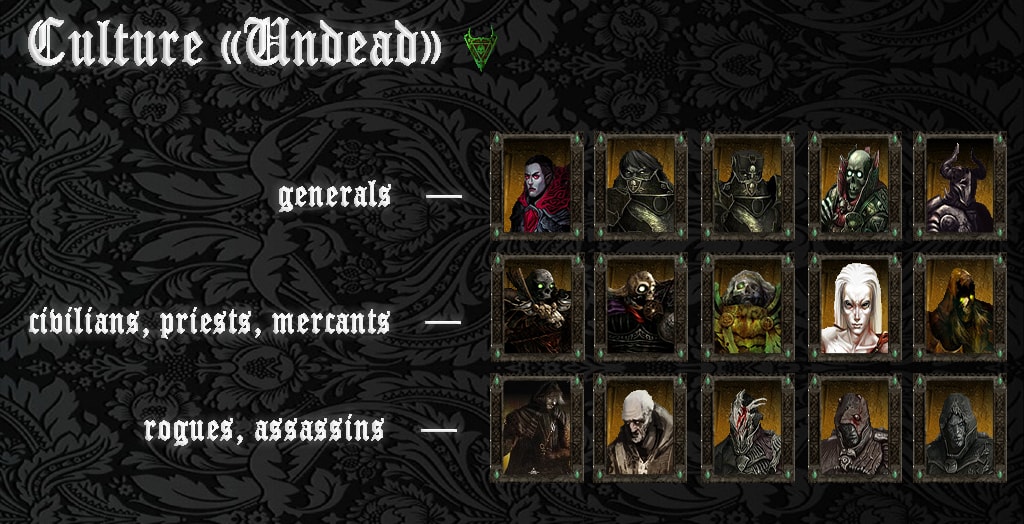Select the white-haired pale woman portrait
The image size is (1024, 524).
click(x=854, y=306)
